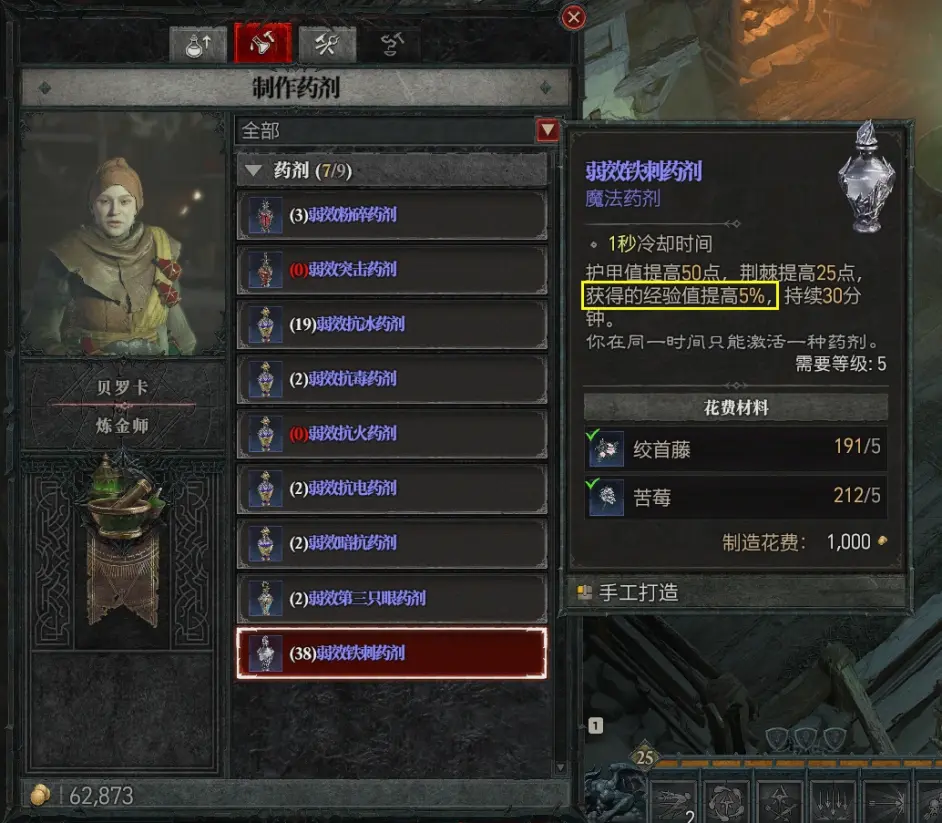Screen dimensions: 942x823
Task: Select the 弱效粉碎药剂 recipe
Action: click(391, 215)
